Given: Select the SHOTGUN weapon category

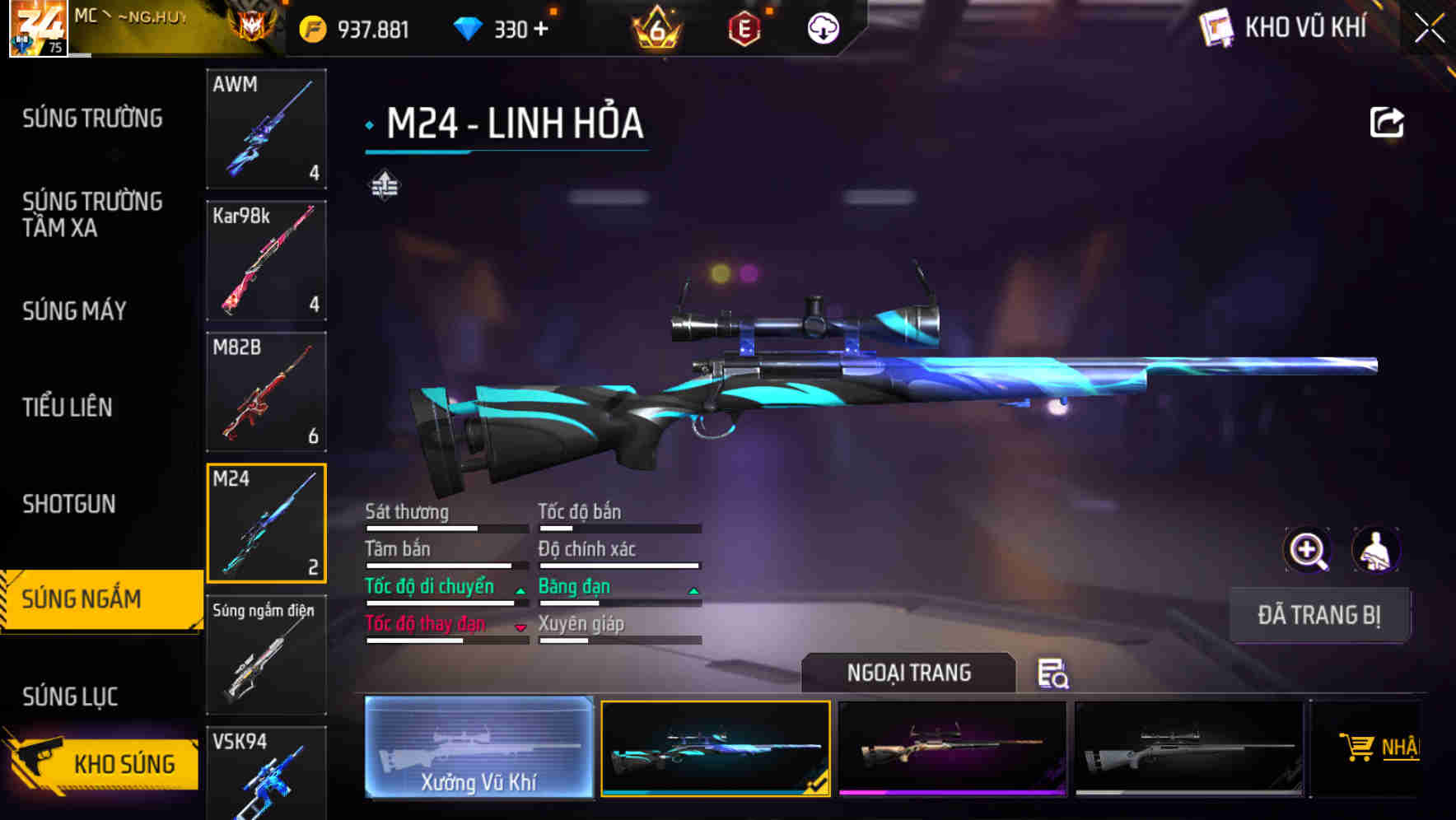Looking at the screenshot, I should pos(68,504).
